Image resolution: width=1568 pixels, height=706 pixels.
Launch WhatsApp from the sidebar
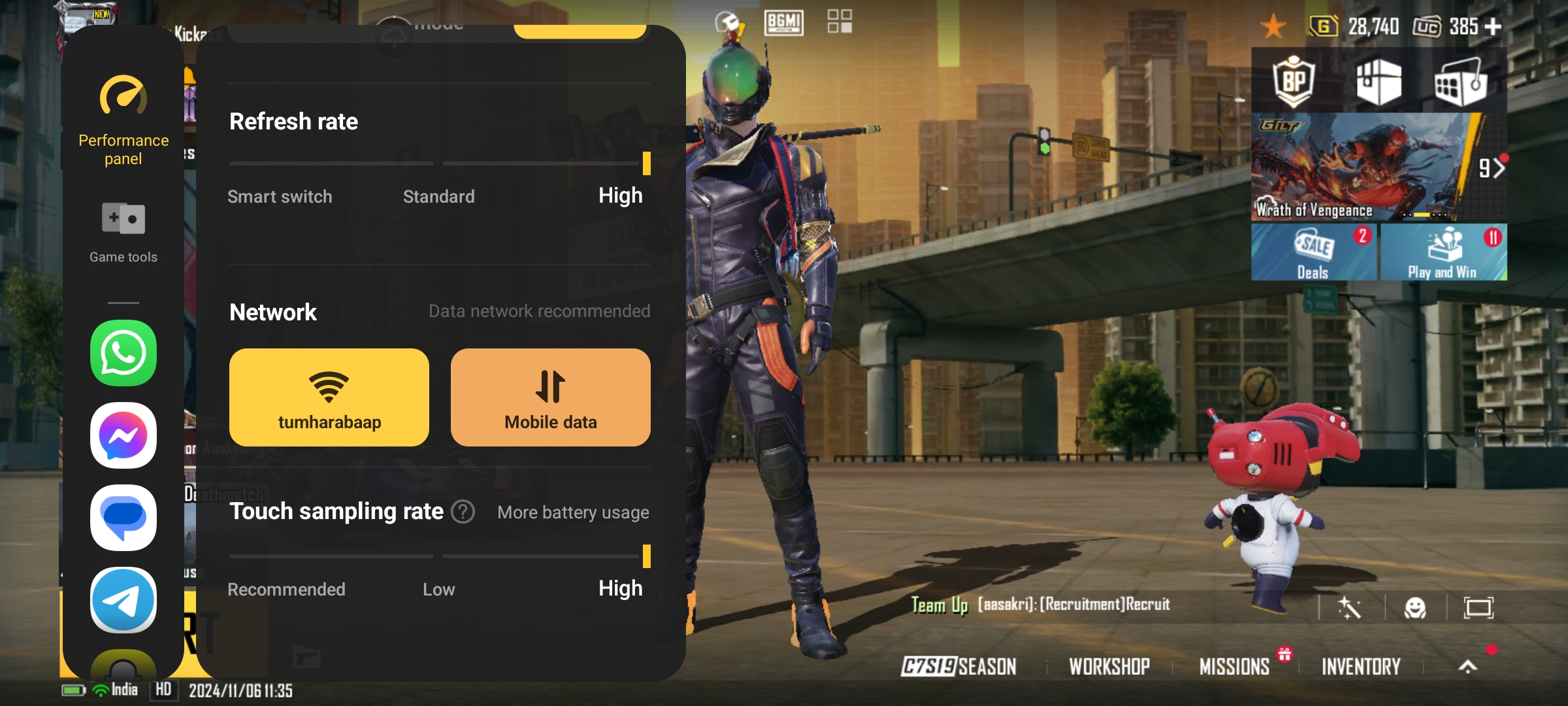123,353
